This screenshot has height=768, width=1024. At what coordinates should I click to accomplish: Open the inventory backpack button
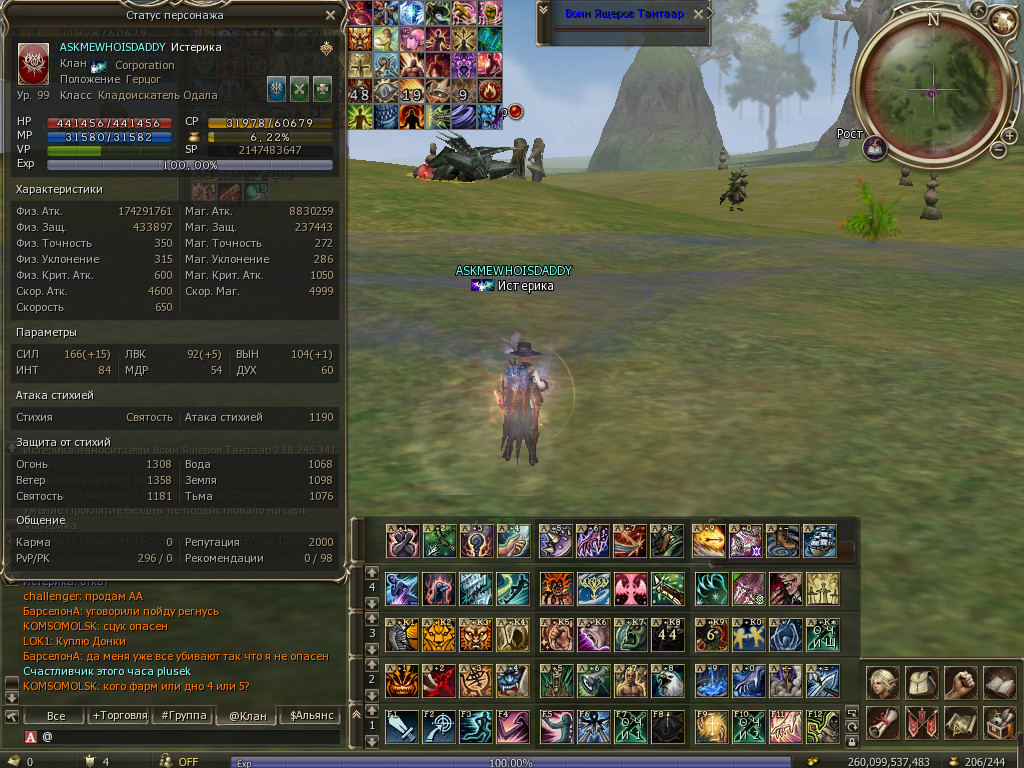(x=921, y=682)
